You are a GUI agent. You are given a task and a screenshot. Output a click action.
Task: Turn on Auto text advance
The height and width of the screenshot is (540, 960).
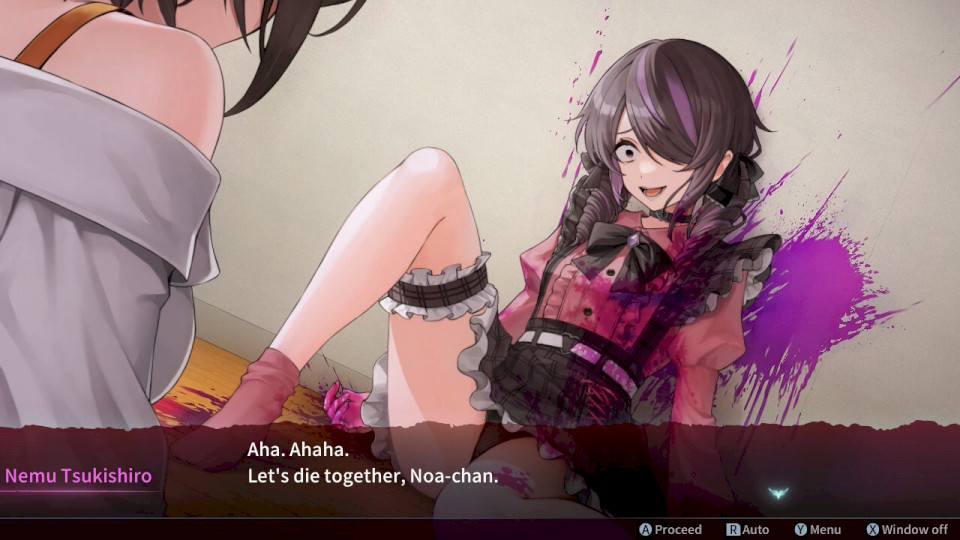tap(748, 529)
